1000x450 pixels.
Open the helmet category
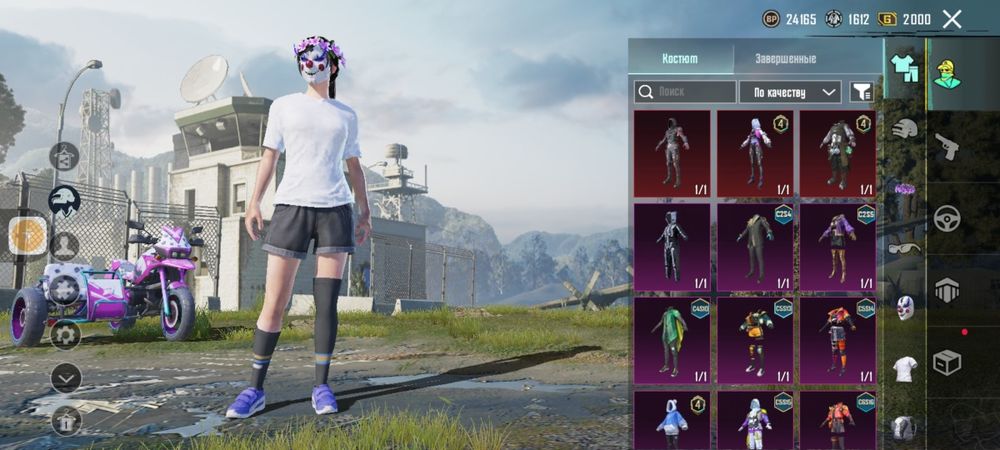click(x=905, y=128)
